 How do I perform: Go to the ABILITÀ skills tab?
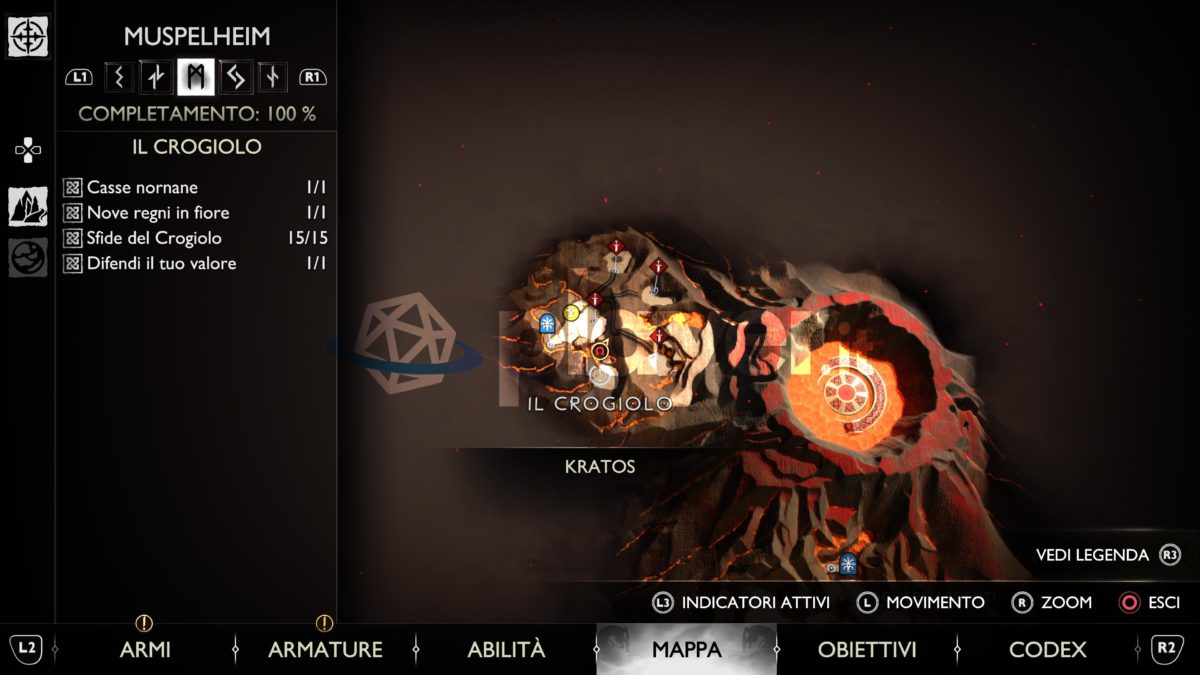click(506, 649)
